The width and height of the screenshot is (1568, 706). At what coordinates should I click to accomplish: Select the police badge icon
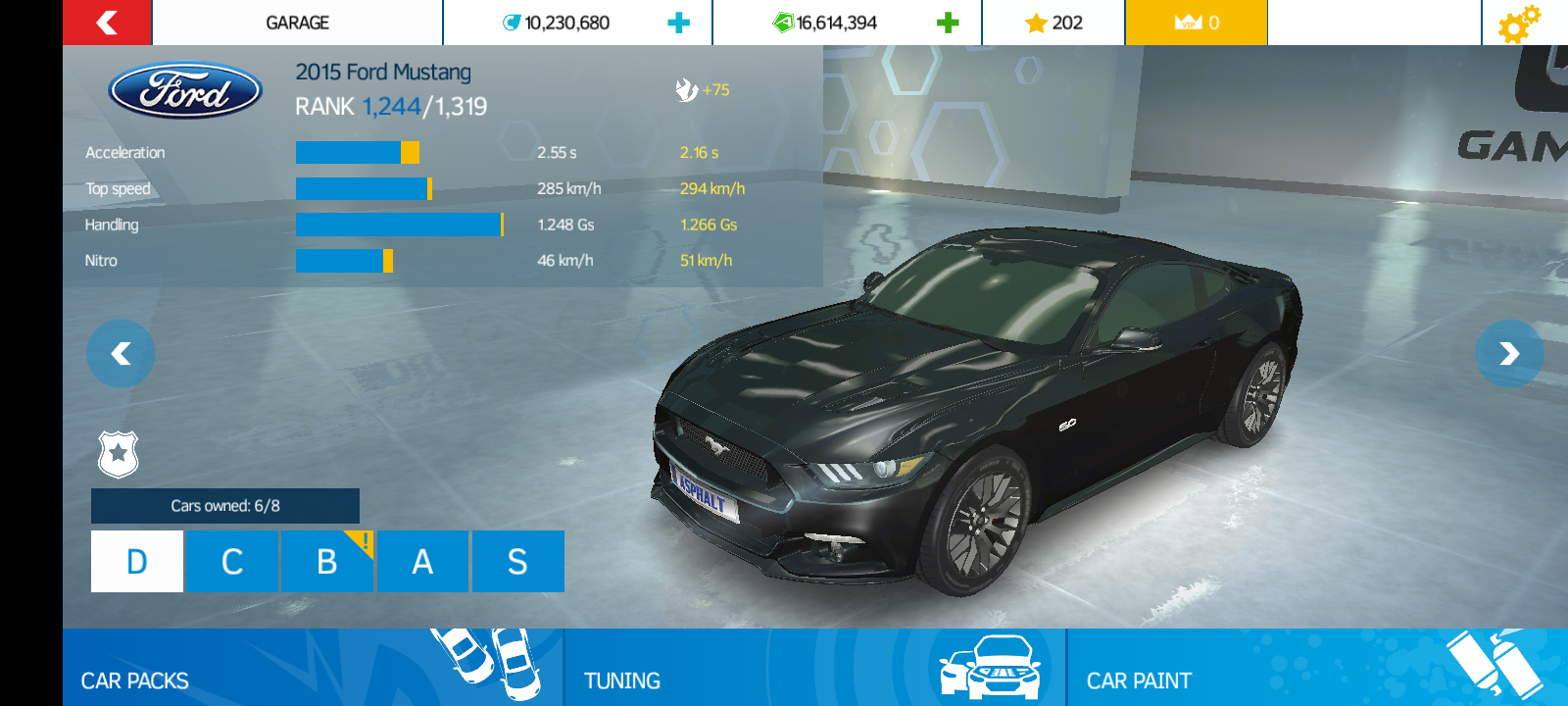(119, 454)
